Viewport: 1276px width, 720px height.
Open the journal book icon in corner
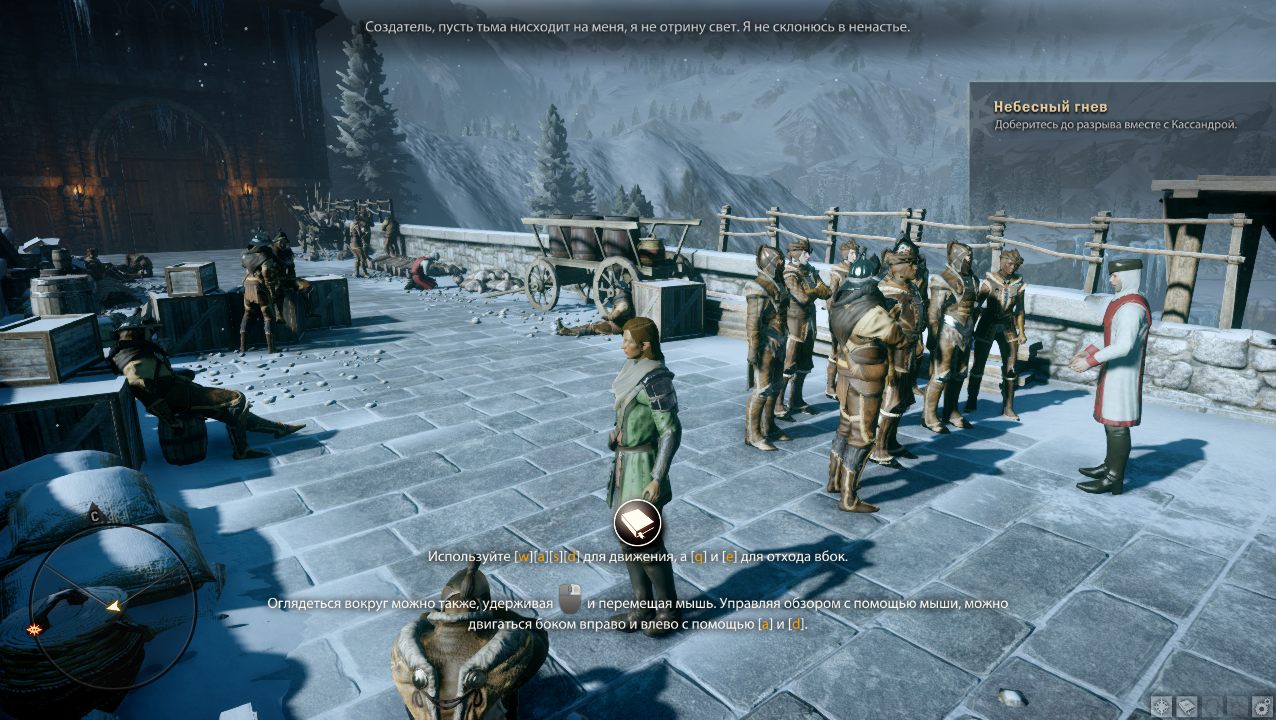(x=1187, y=706)
